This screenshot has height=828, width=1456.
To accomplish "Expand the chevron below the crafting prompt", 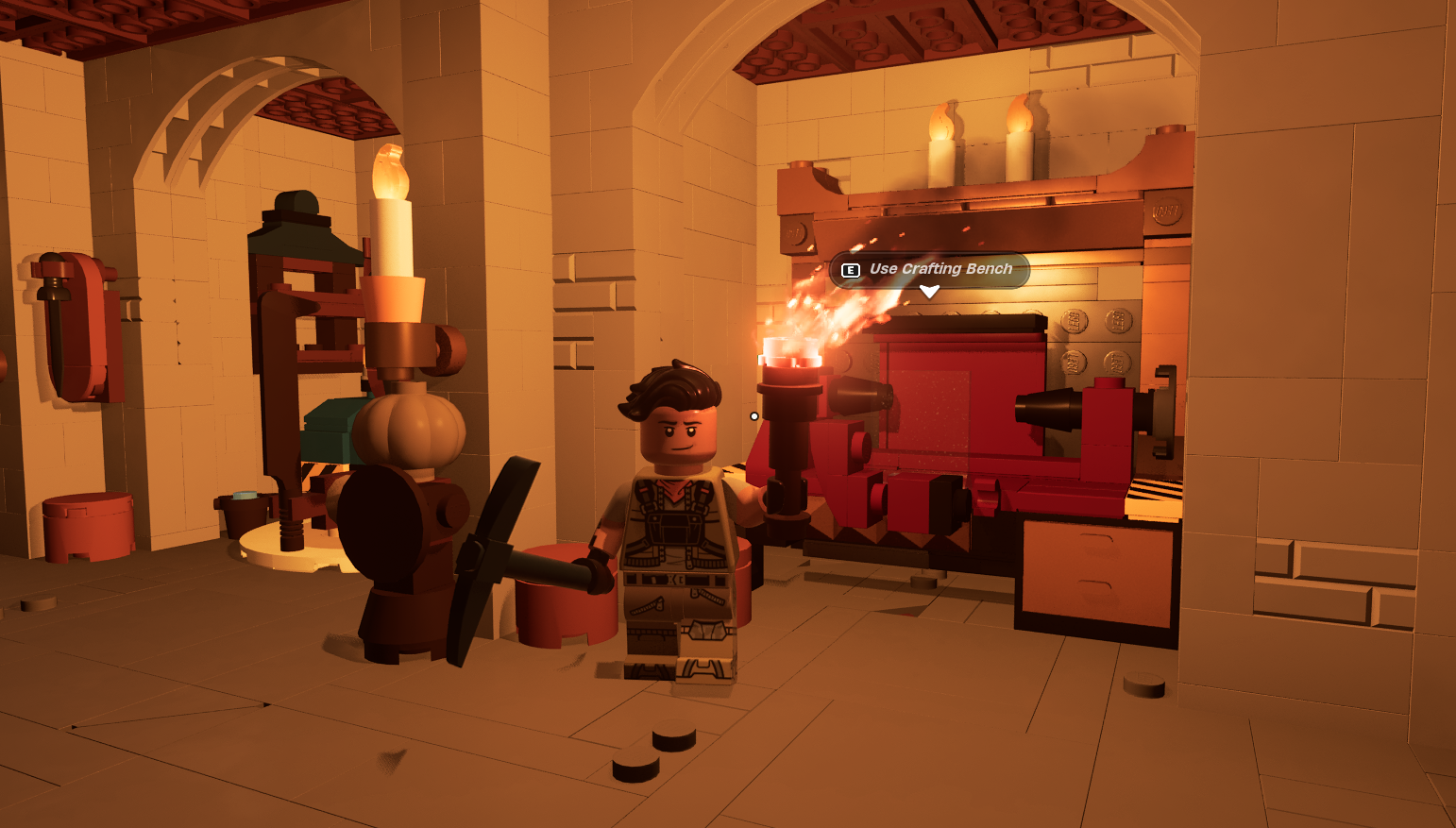I will coord(931,292).
